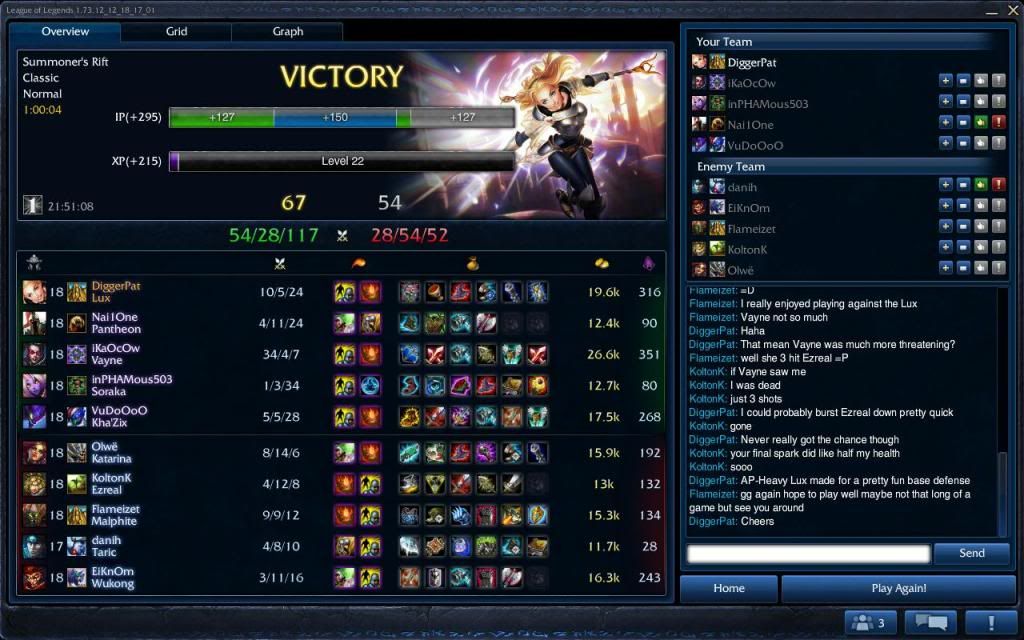Report VuDoOoO with the exclamation button
This screenshot has width=1024, height=640.
point(997,145)
